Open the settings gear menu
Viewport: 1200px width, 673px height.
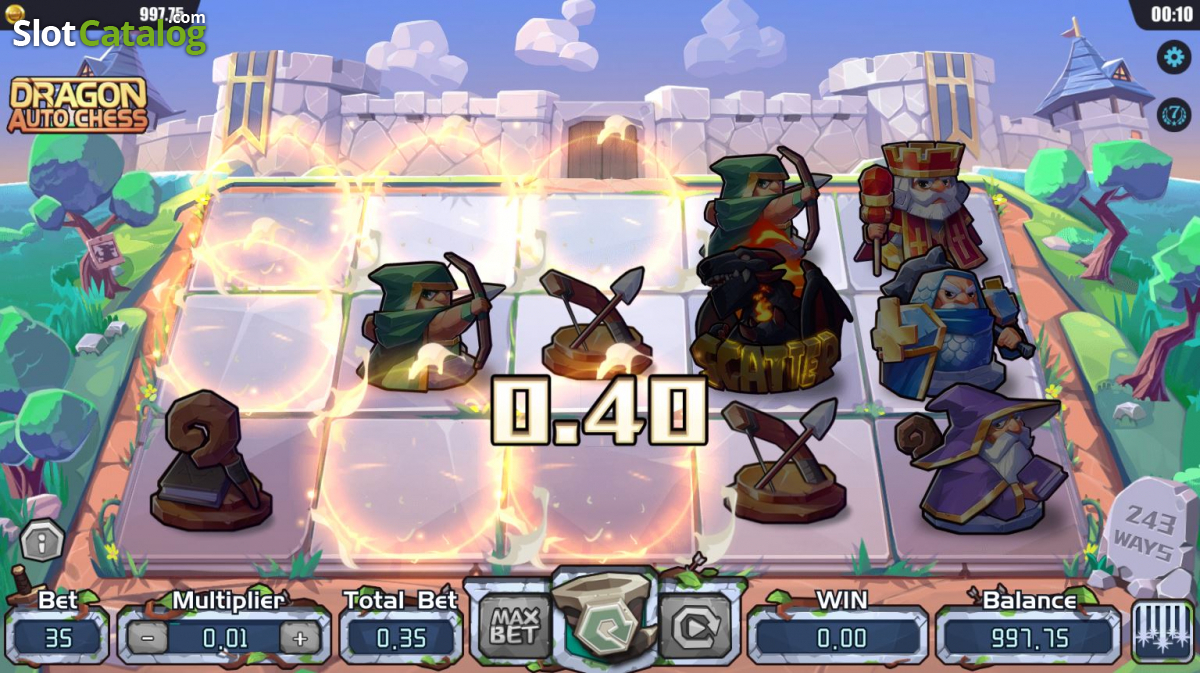click(1174, 56)
